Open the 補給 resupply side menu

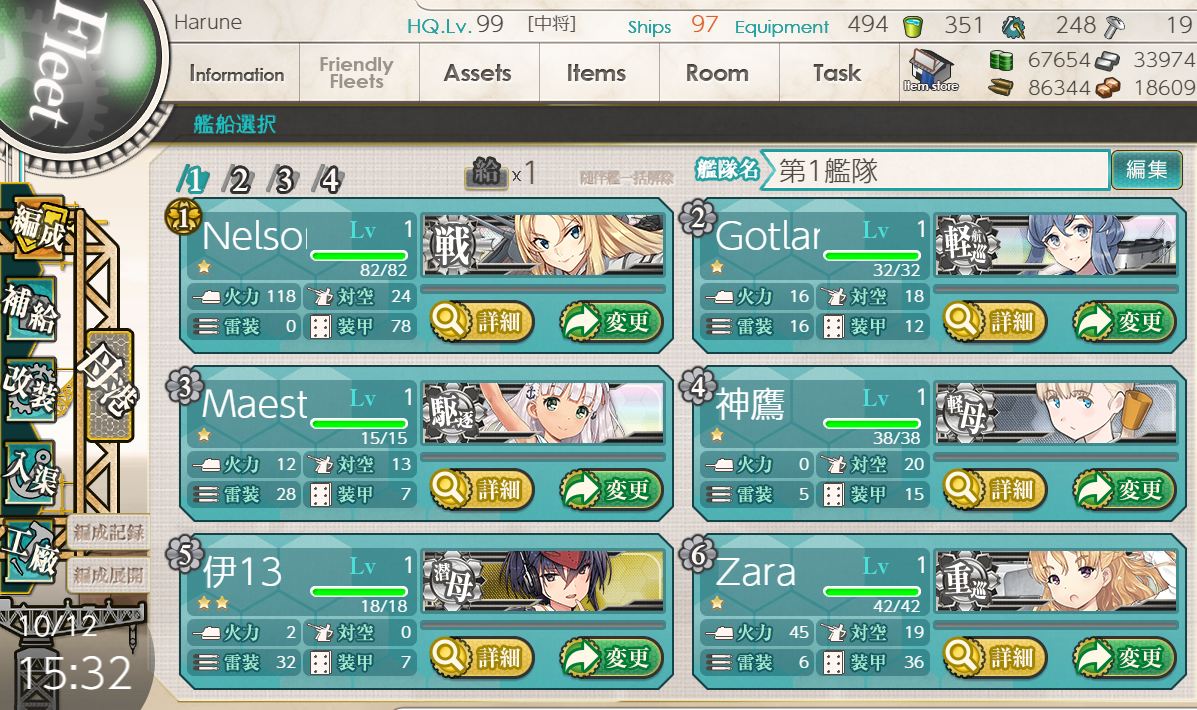pos(30,308)
